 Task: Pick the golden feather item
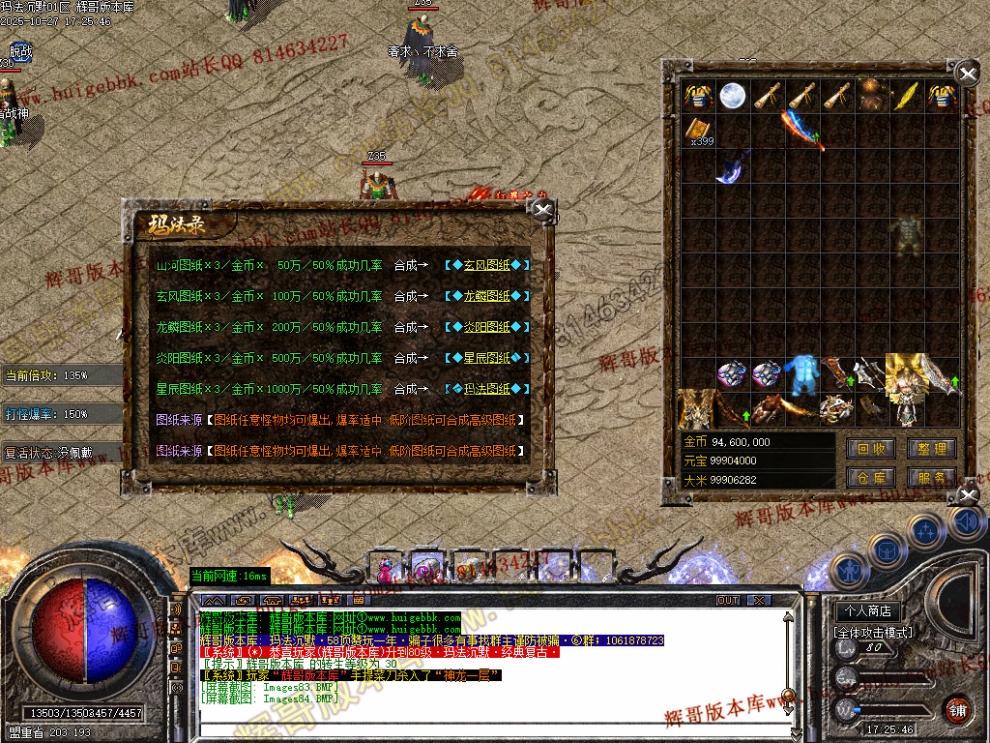tap(905, 96)
